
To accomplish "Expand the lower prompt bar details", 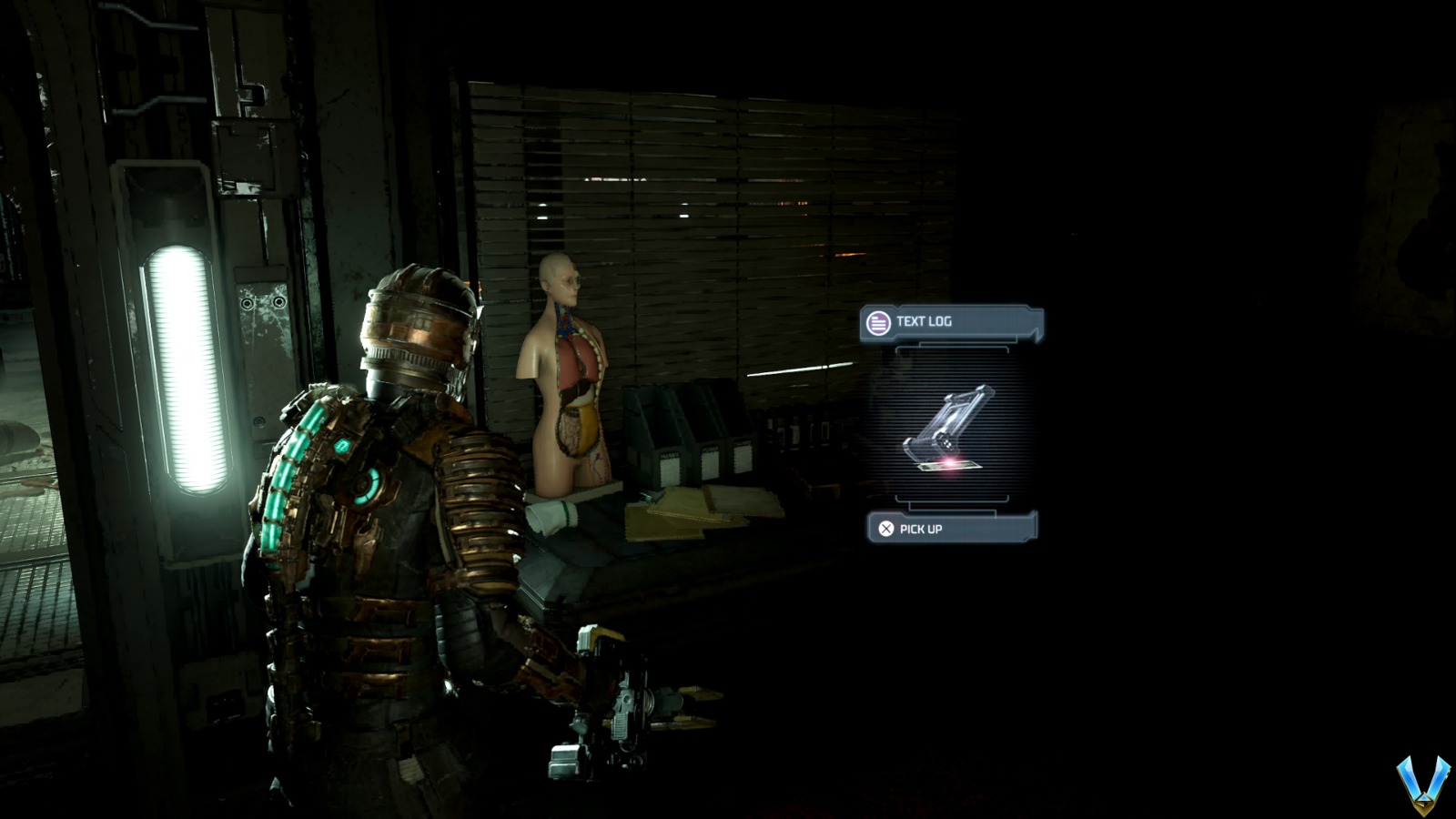I will 948,528.
